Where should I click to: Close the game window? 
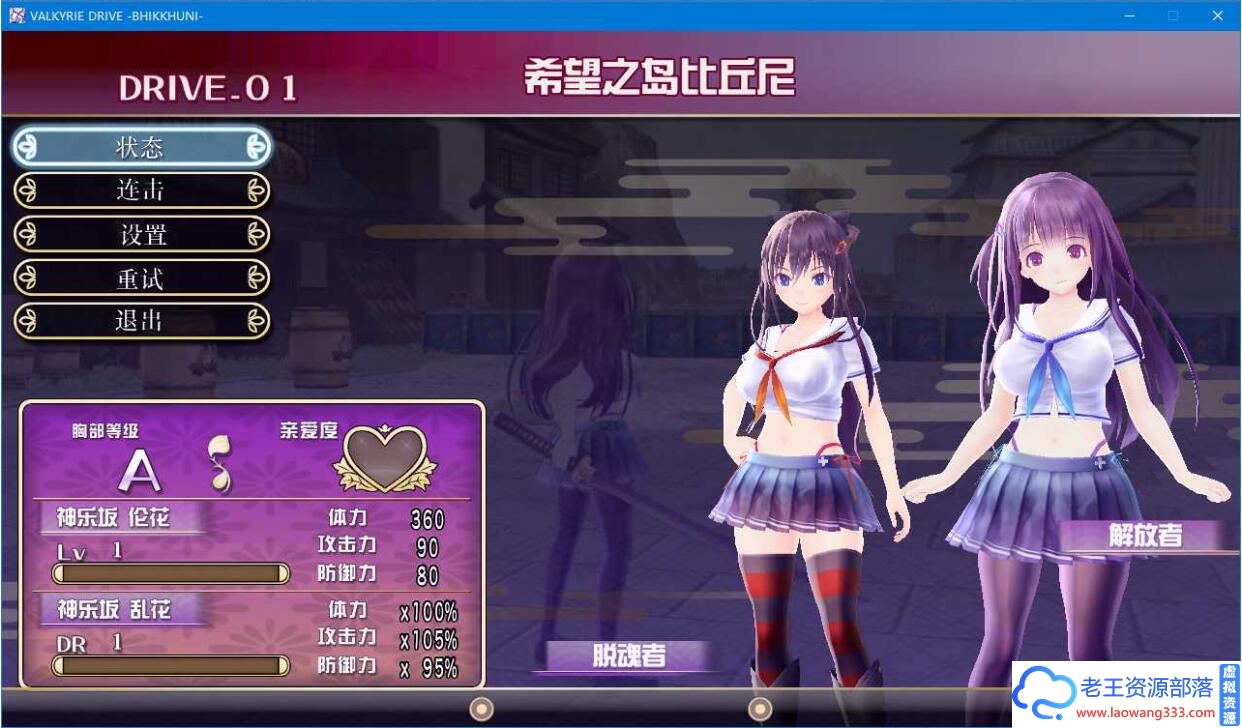click(1217, 15)
